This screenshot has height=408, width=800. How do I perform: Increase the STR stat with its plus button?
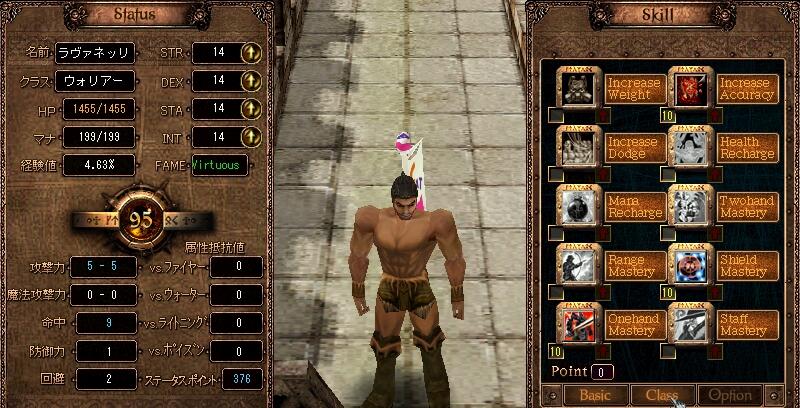[252, 53]
